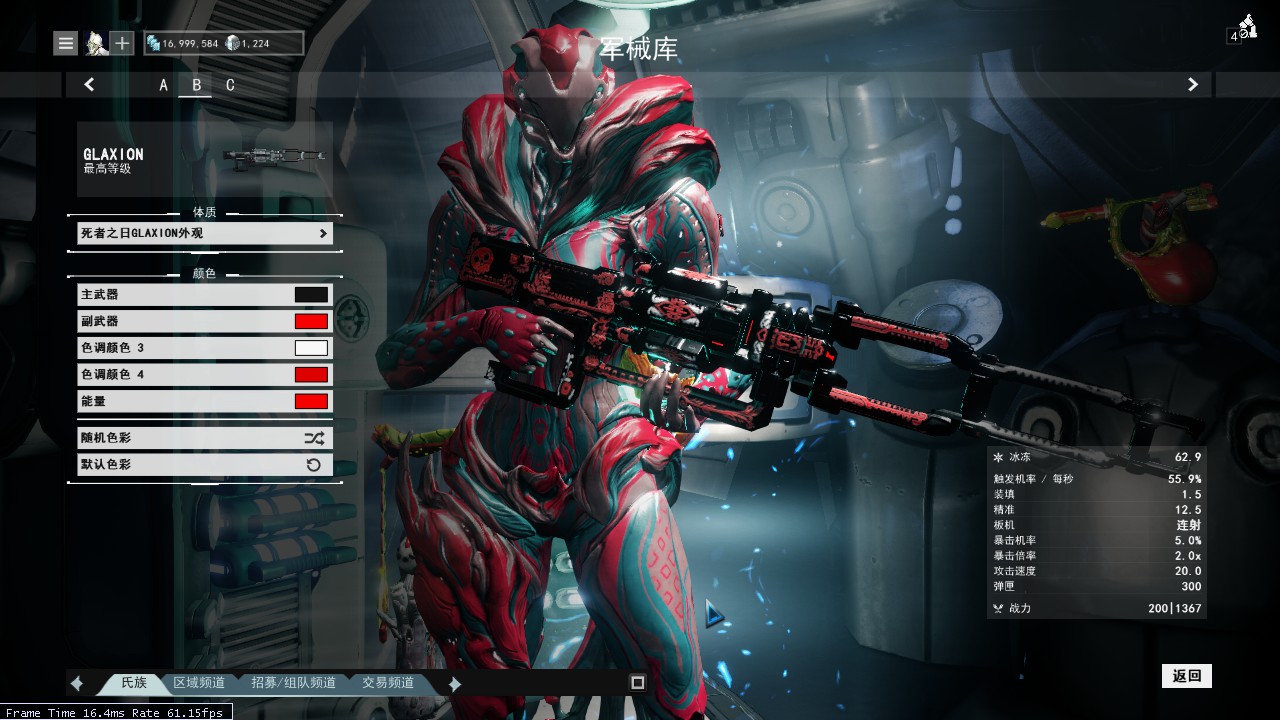Open the 交易频道 trade chat tab
The width and height of the screenshot is (1280, 720).
[x=388, y=683]
